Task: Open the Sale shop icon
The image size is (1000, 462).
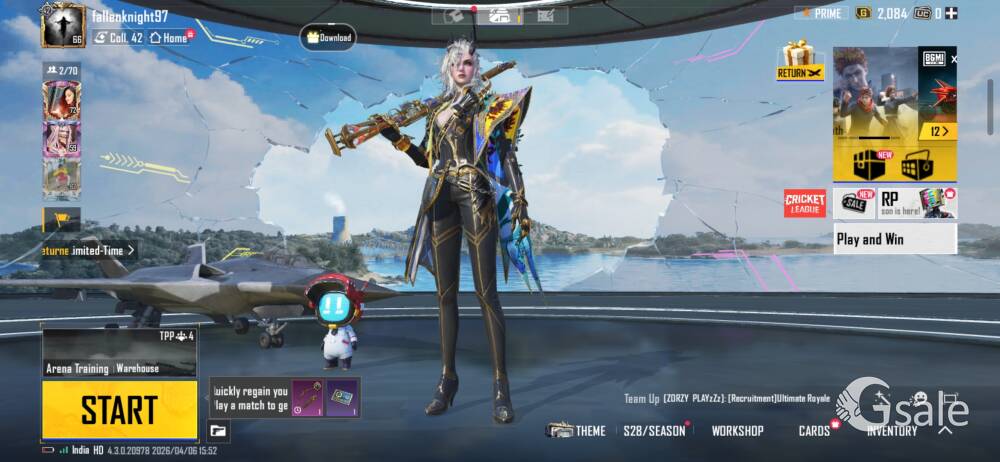Action: tap(854, 204)
